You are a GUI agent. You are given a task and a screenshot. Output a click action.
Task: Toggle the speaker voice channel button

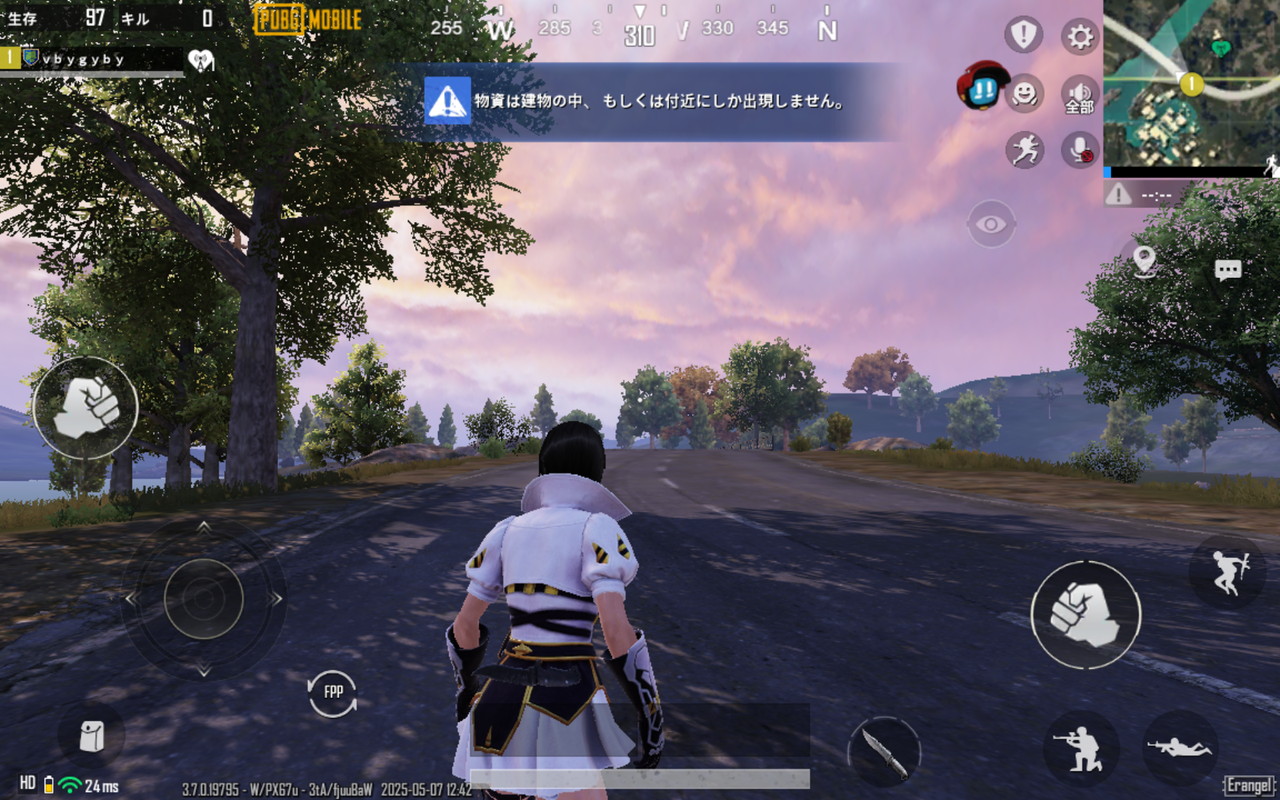click(1080, 95)
